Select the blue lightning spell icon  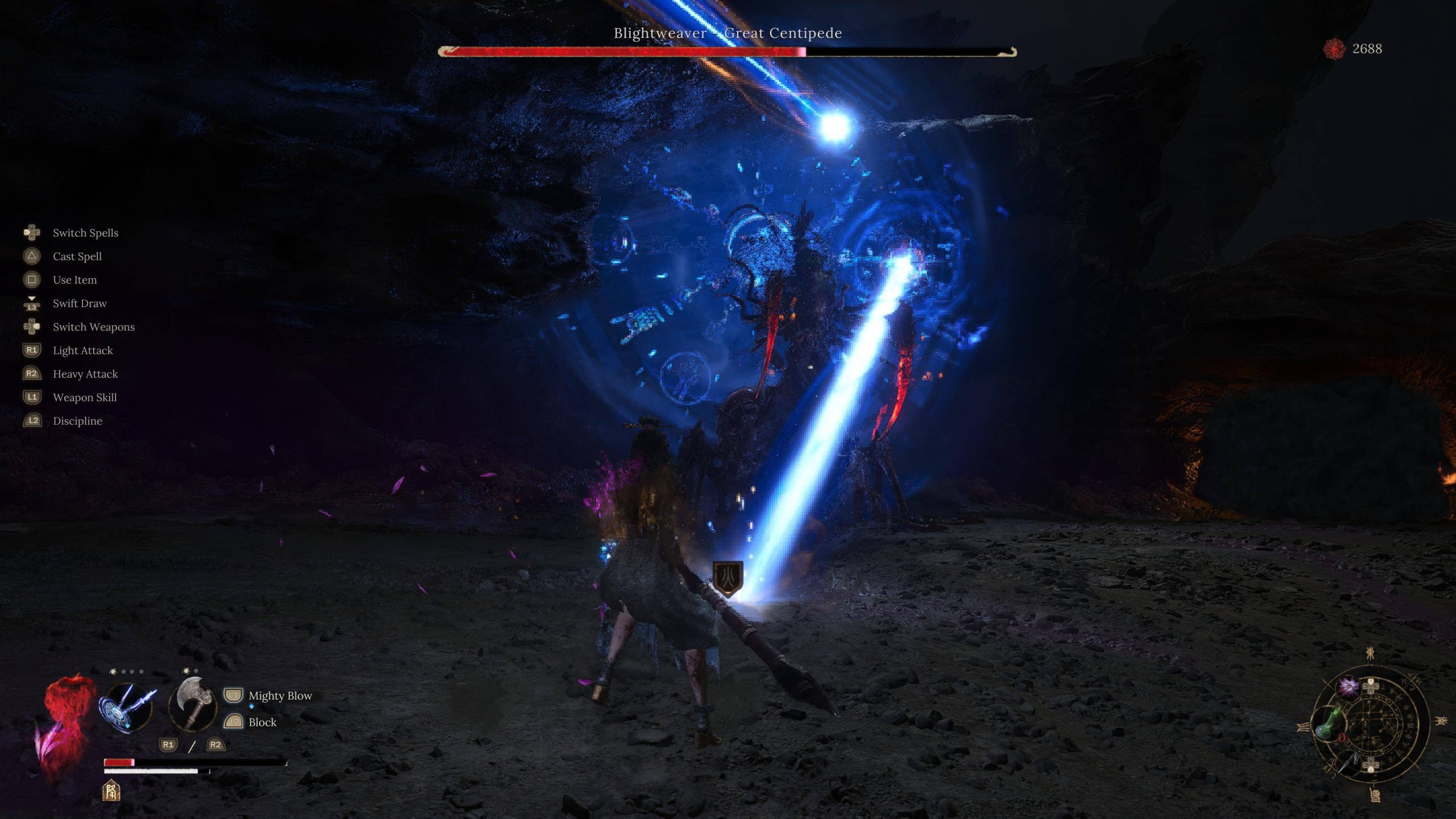pos(127,708)
